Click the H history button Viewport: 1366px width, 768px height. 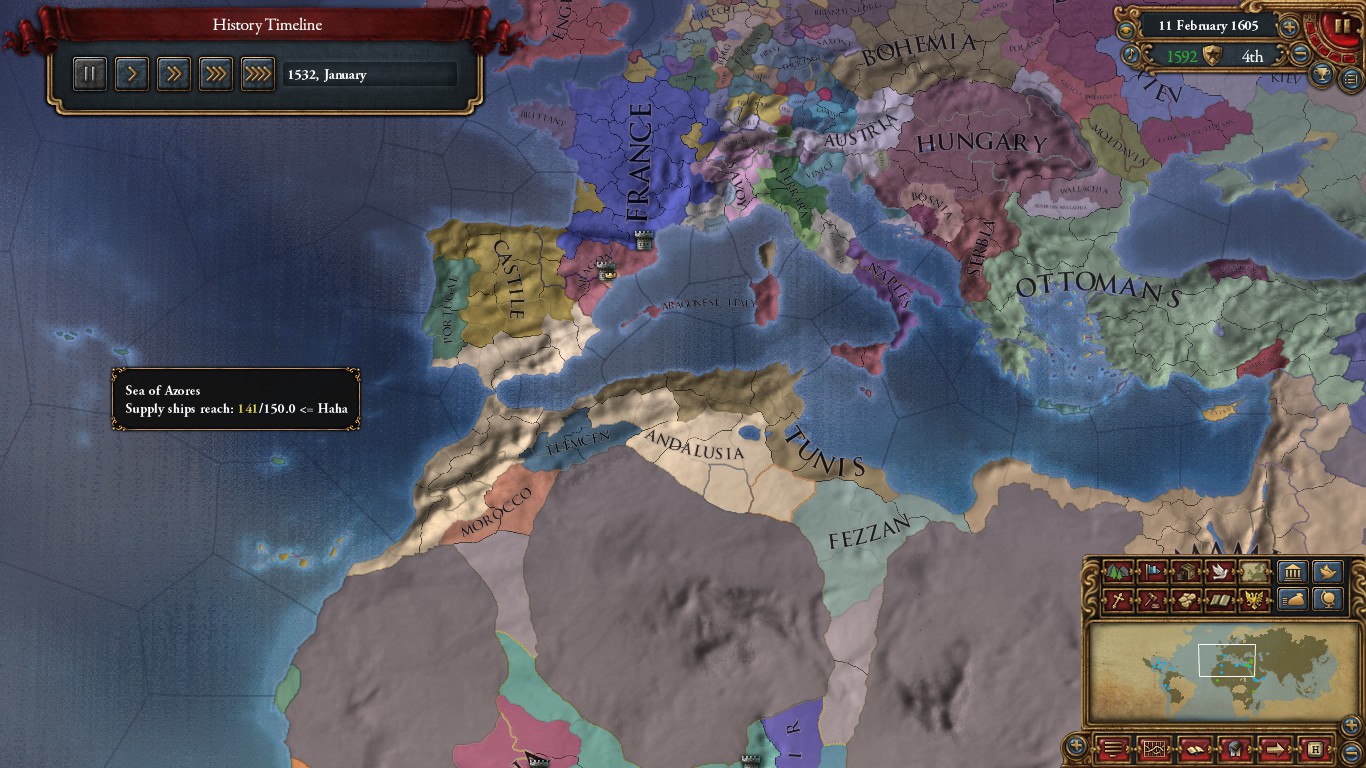tap(1316, 748)
